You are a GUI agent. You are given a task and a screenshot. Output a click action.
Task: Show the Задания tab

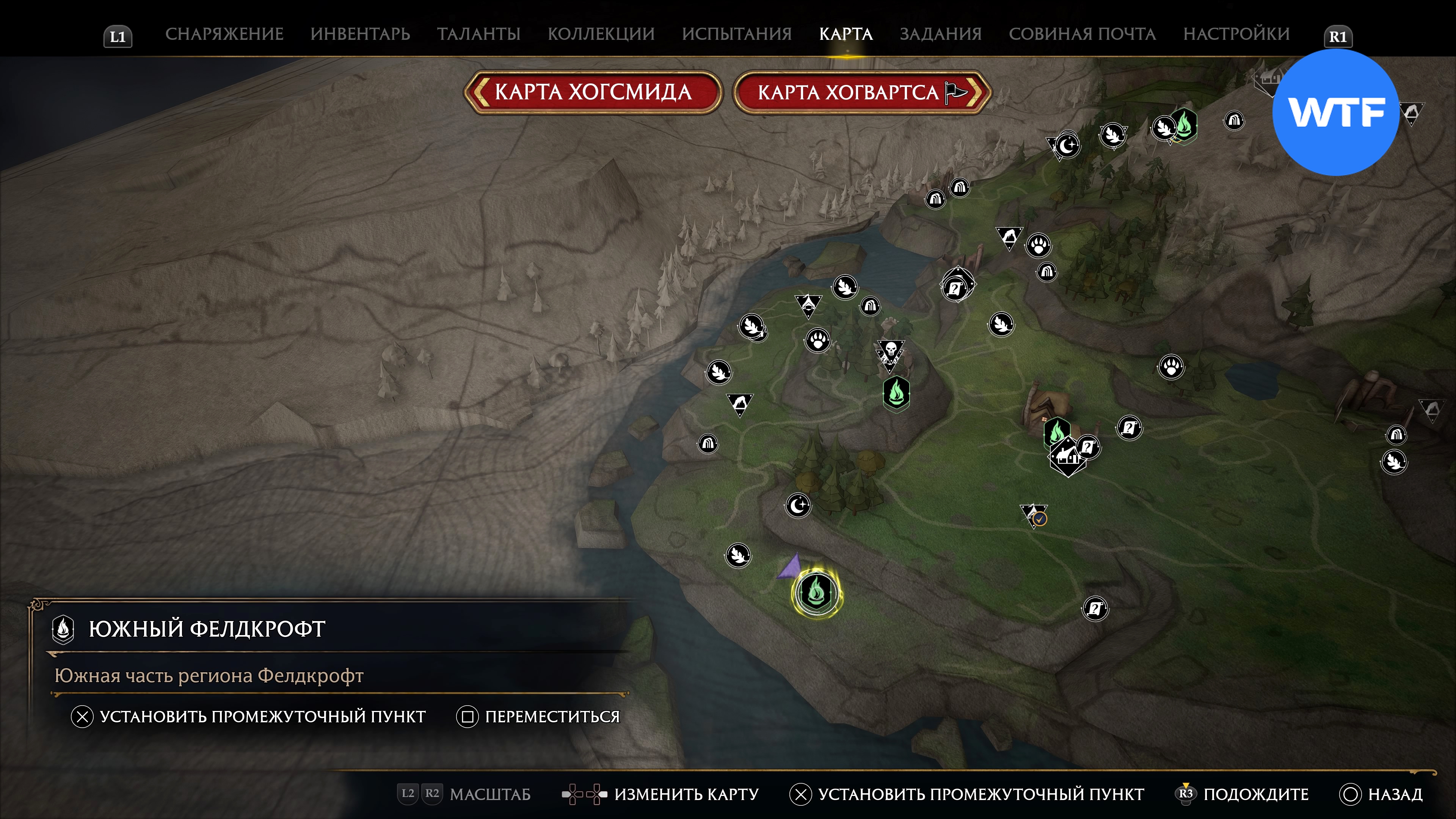(x=940, y=34)
